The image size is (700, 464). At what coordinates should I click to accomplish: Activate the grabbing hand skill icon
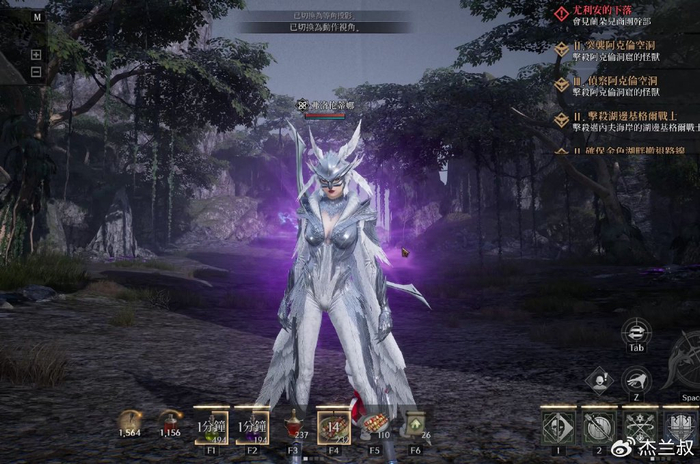(x=636, y=380)
